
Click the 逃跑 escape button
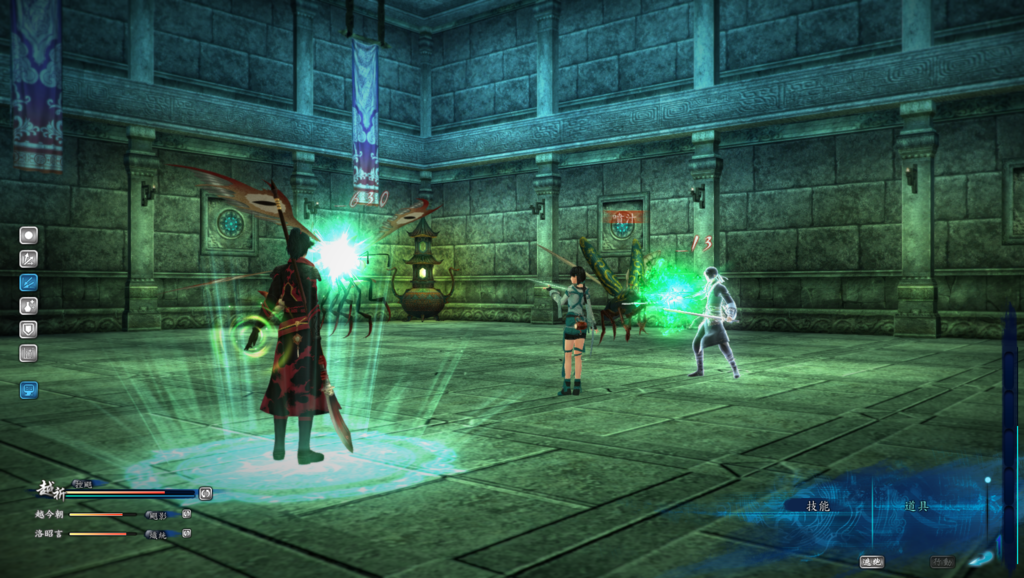pos(871,562)
